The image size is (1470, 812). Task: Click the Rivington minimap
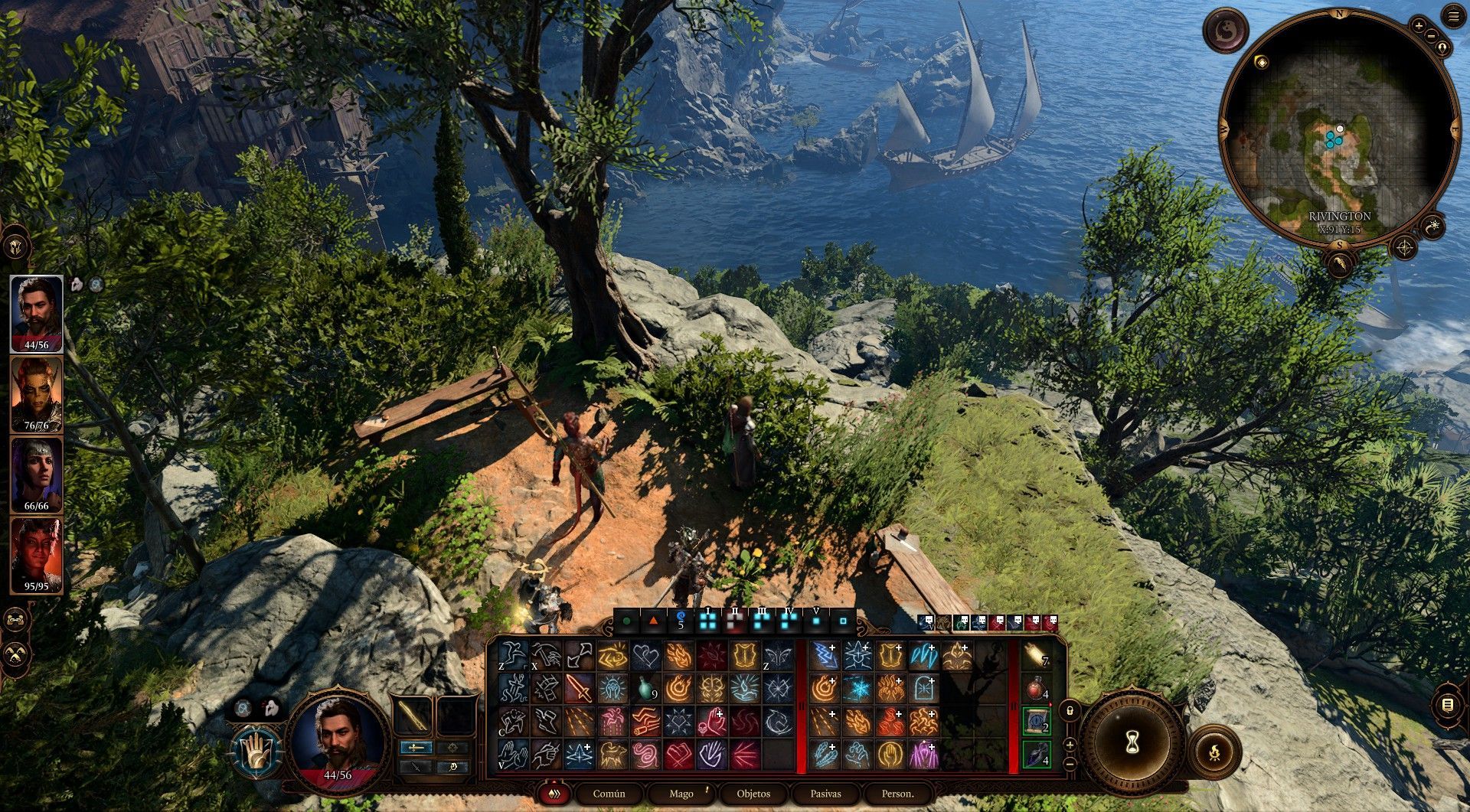1339,130
